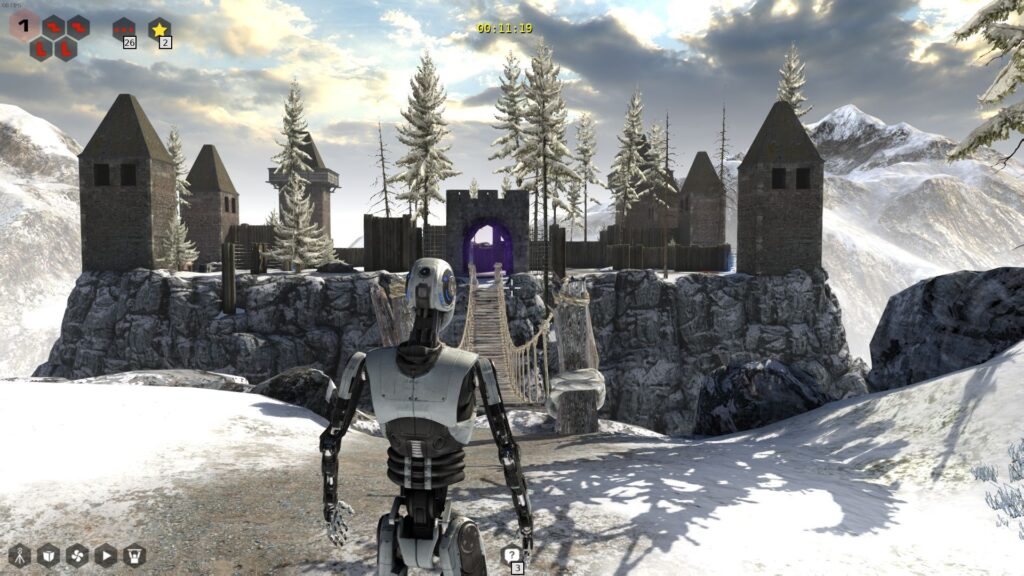Select the cube box icon
The height and width of the screenshot is (576, 1024).
[48, 555]
